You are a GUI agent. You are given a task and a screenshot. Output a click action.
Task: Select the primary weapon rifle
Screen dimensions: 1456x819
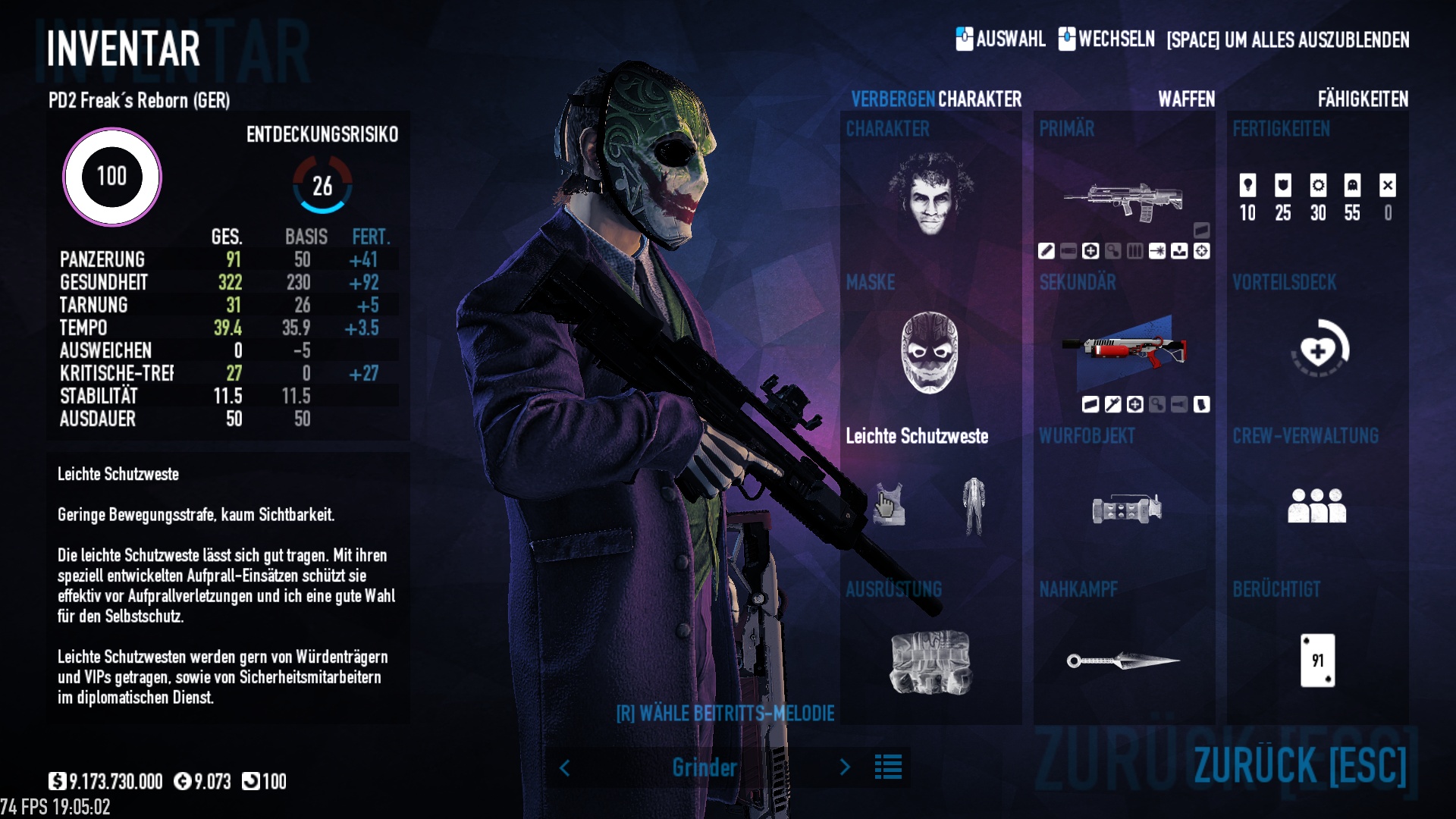pyautogui.click(x=1124, y=201)
